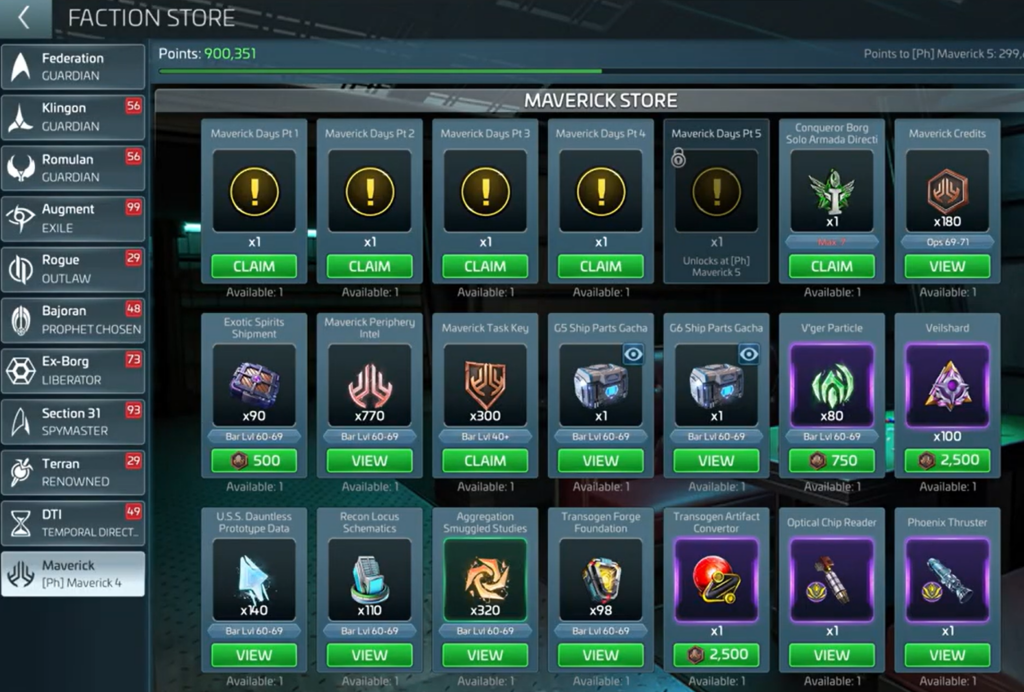Open Section 31 faction store

[x=73, y=421]
